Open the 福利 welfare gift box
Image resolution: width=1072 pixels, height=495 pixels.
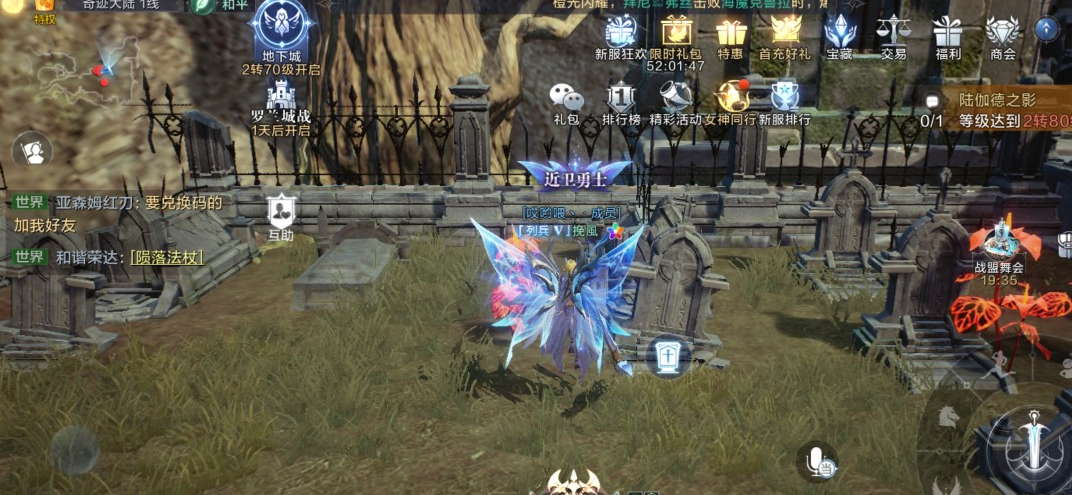point(947,34)
